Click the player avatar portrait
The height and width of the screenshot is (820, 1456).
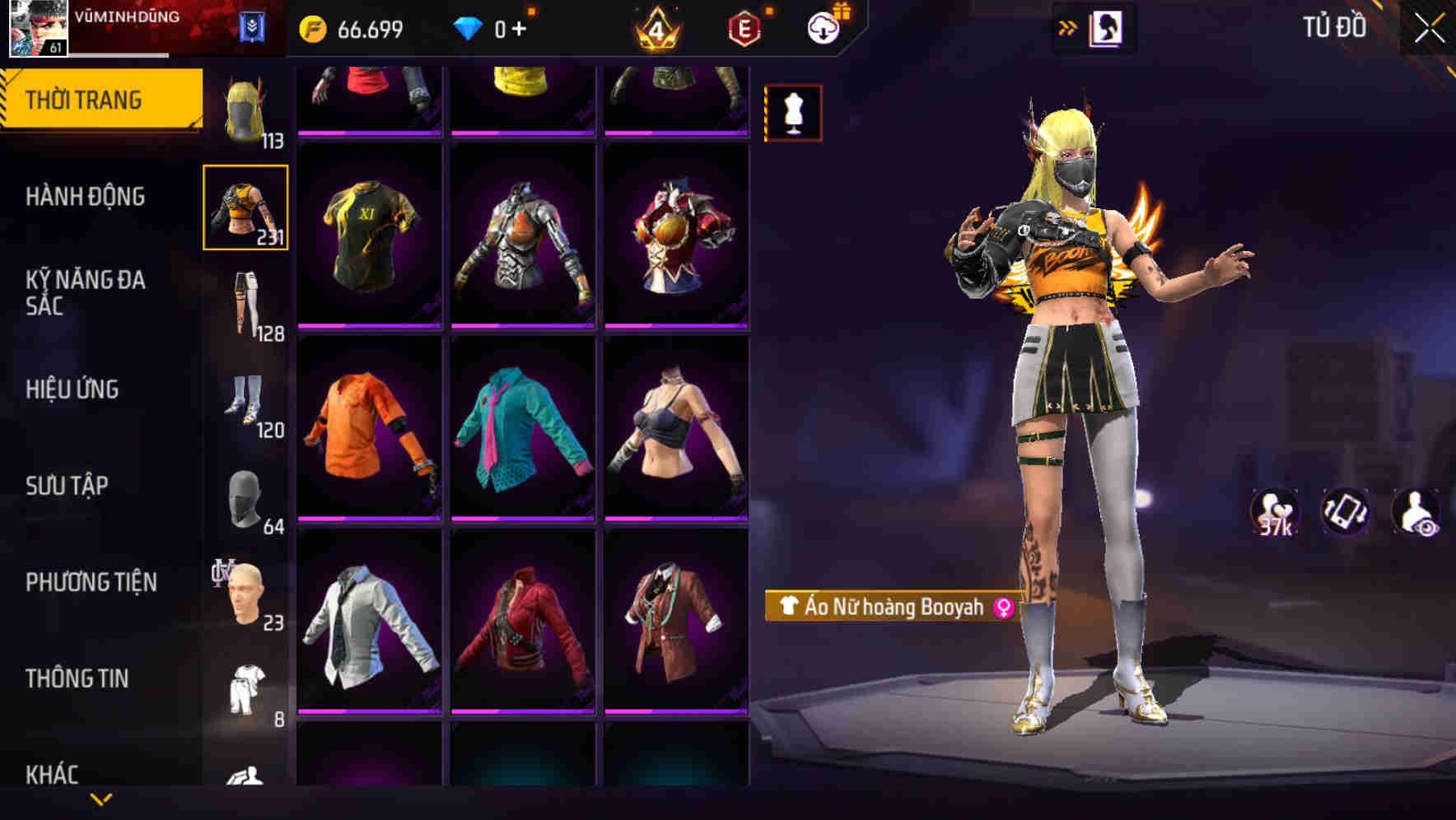pos(38,26)
